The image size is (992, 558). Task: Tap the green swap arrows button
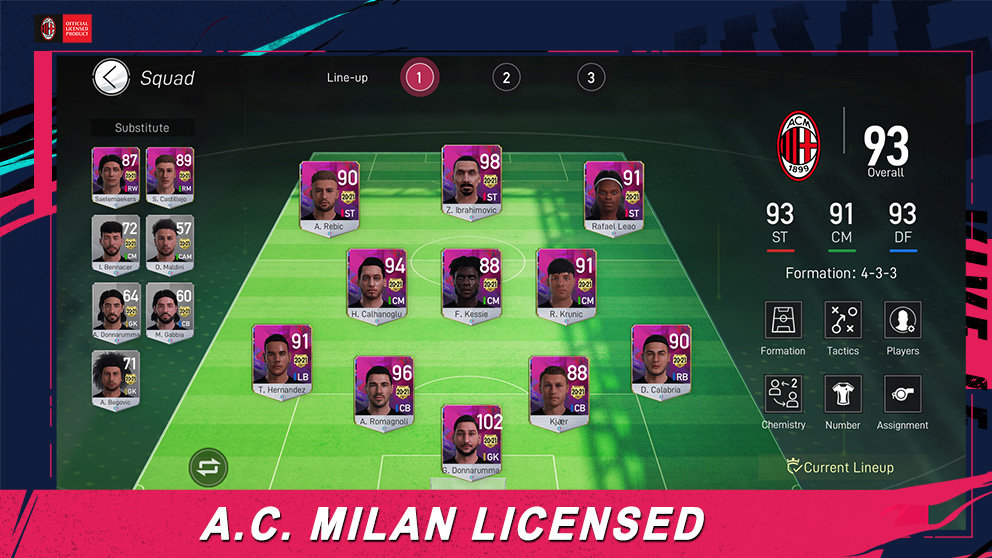(x=209, y=467)
